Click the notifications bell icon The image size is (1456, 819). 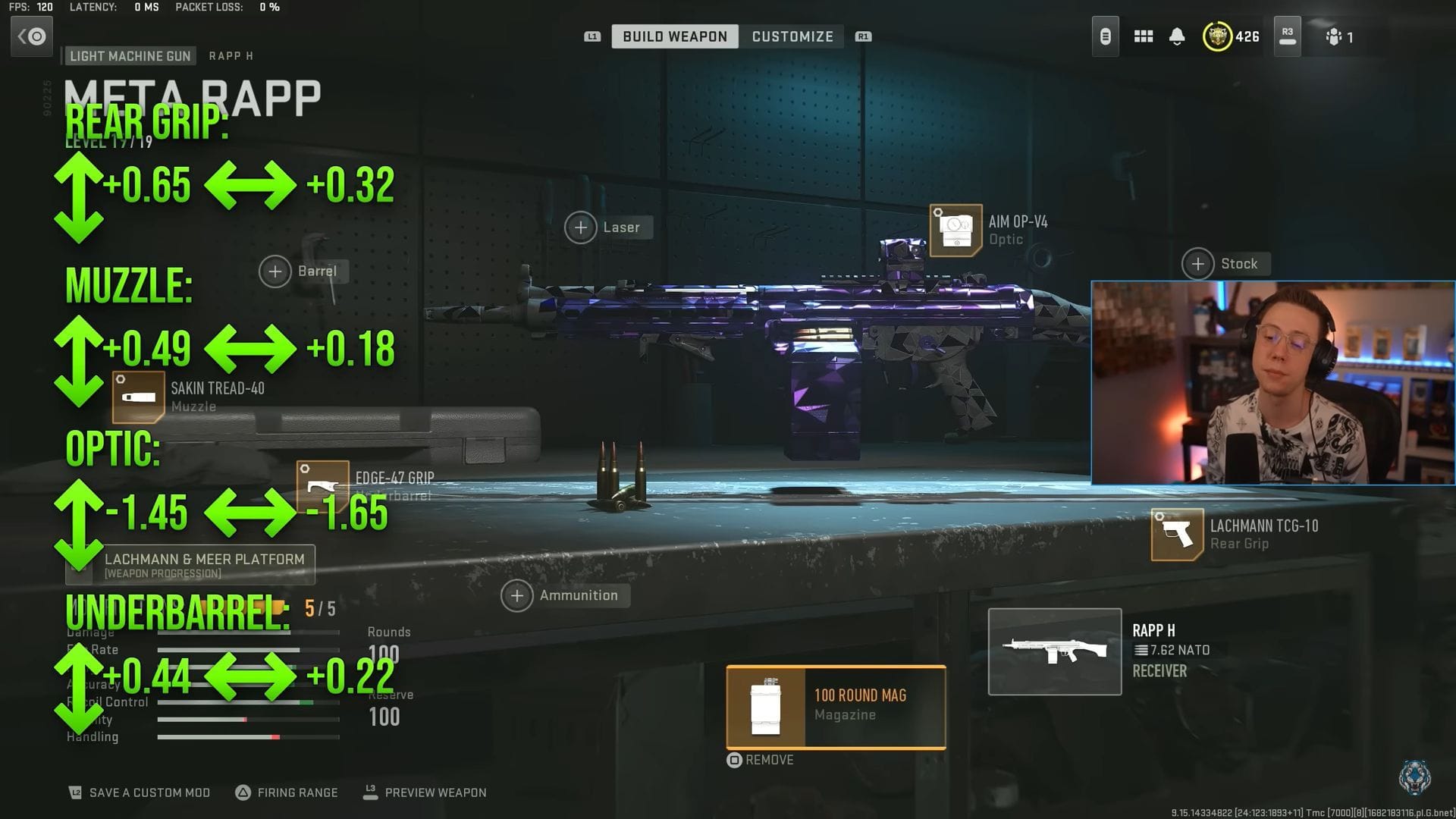[x=1178, y=36]
